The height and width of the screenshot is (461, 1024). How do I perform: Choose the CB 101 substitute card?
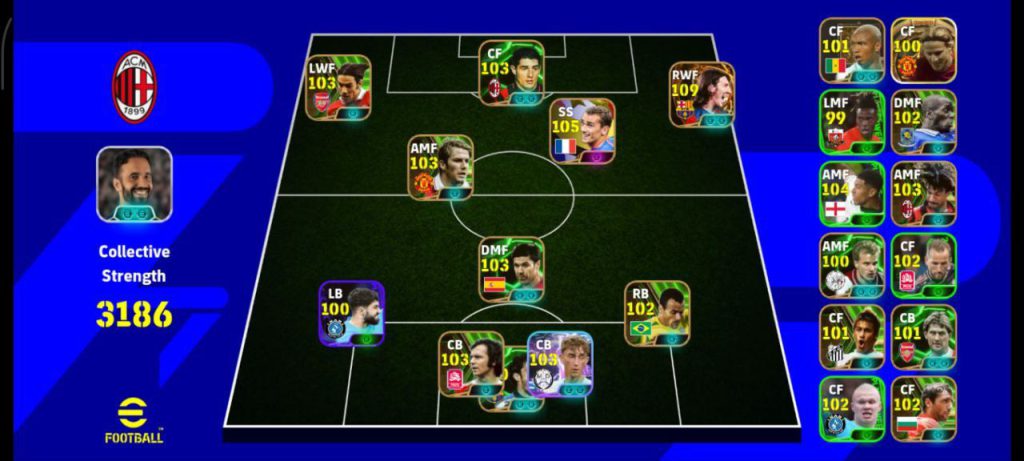(923, 337)
